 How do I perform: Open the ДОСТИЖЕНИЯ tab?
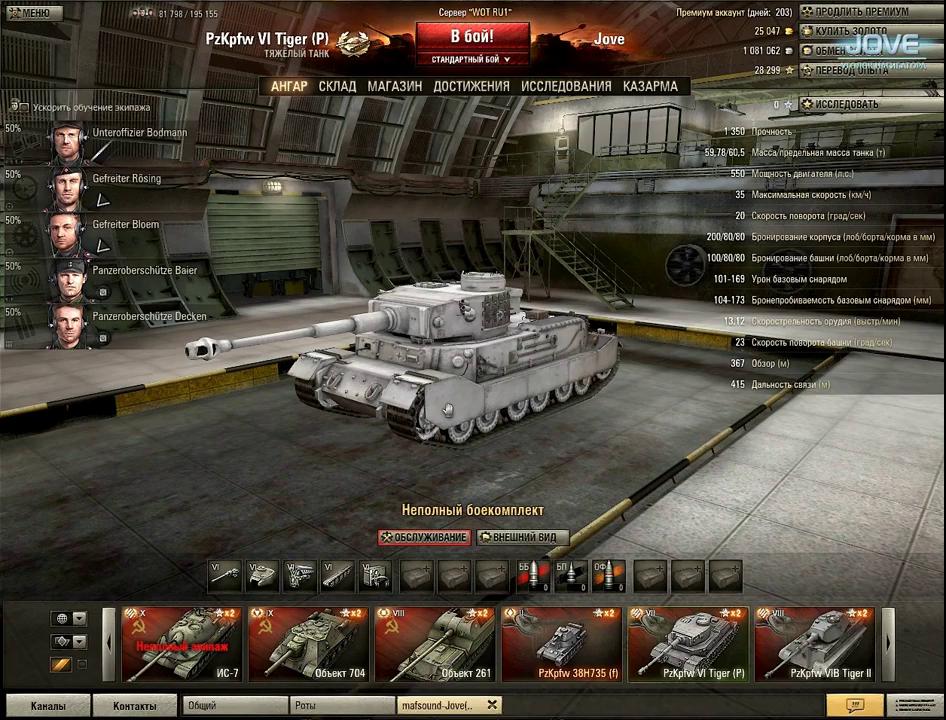471,86
